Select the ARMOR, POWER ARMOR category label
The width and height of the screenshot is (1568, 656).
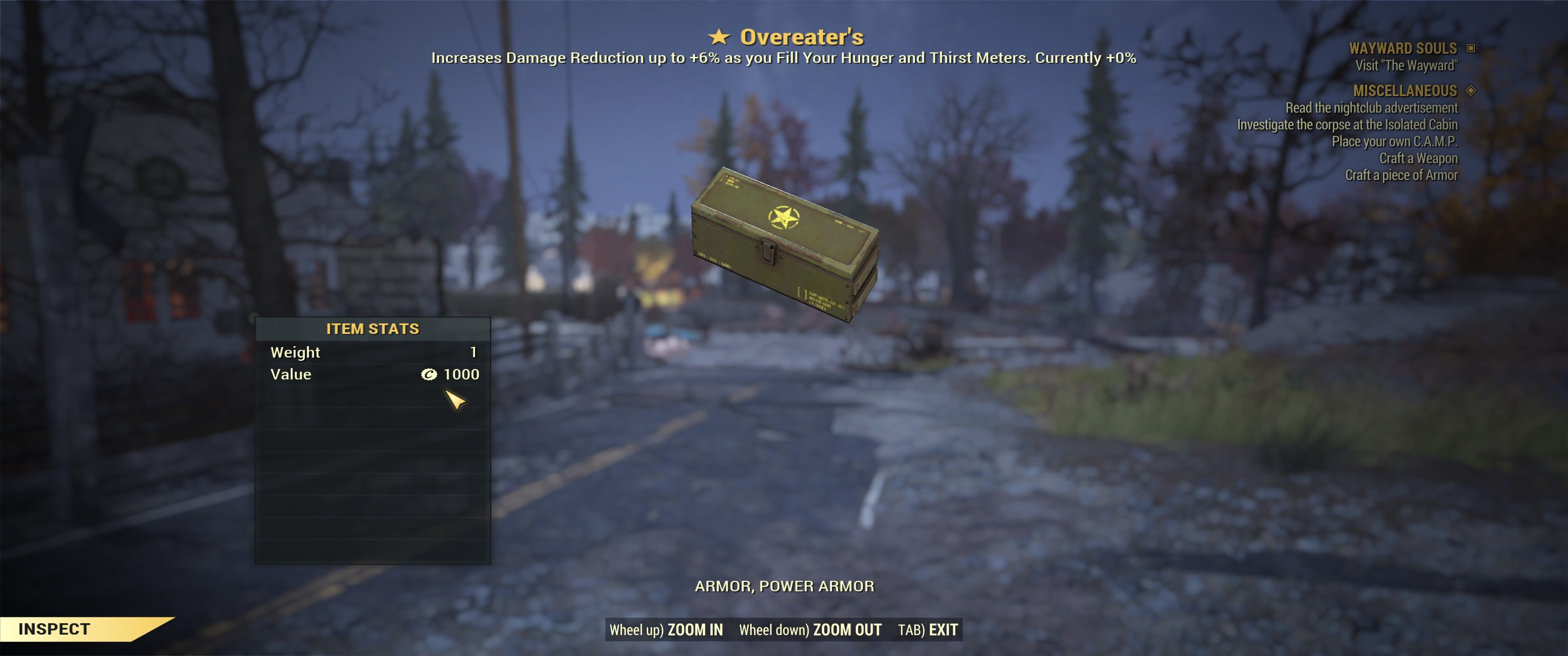coord(785,586)
